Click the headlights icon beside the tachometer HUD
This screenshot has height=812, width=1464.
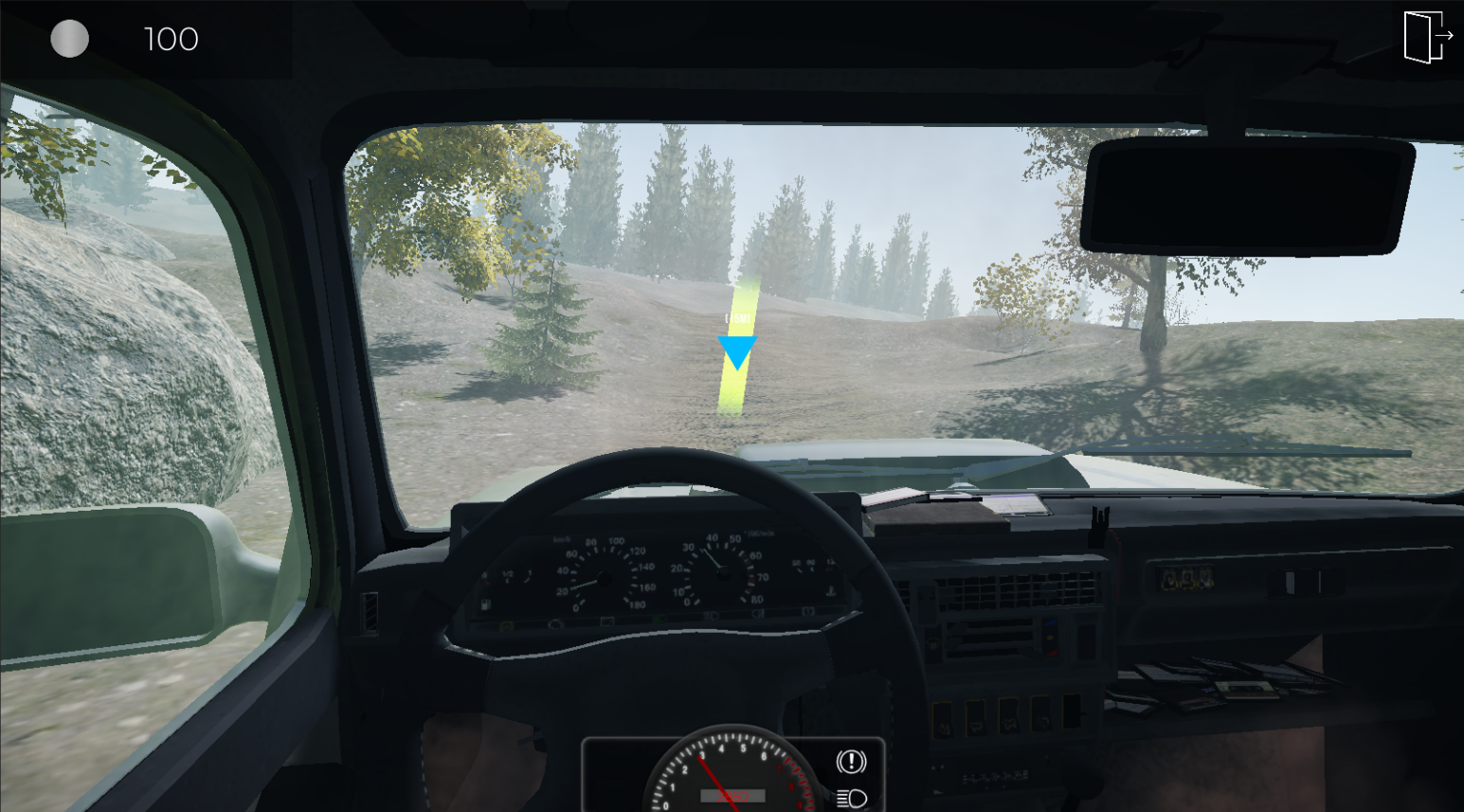coord(850,798)
